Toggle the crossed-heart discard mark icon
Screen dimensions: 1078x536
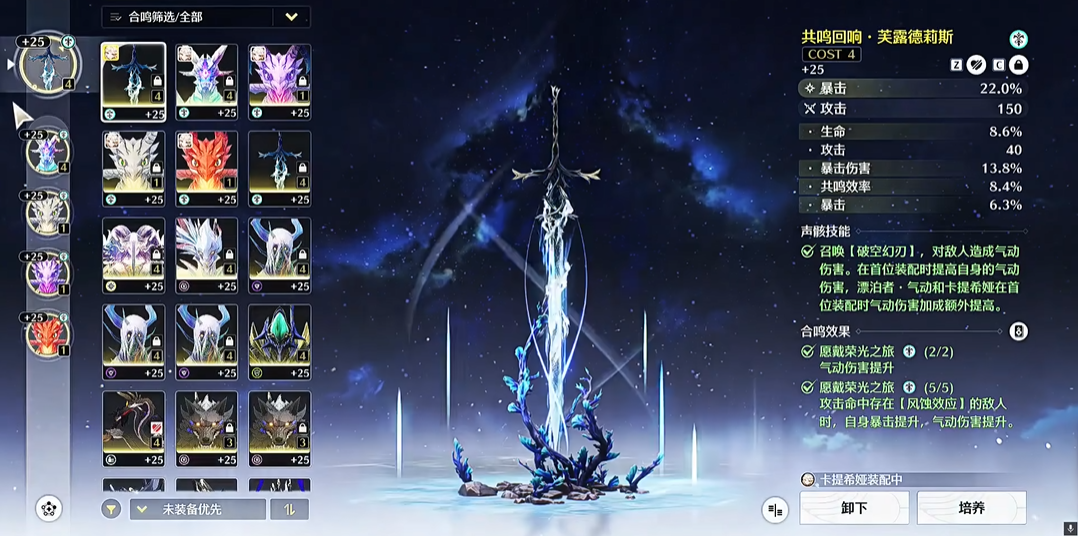976,65
